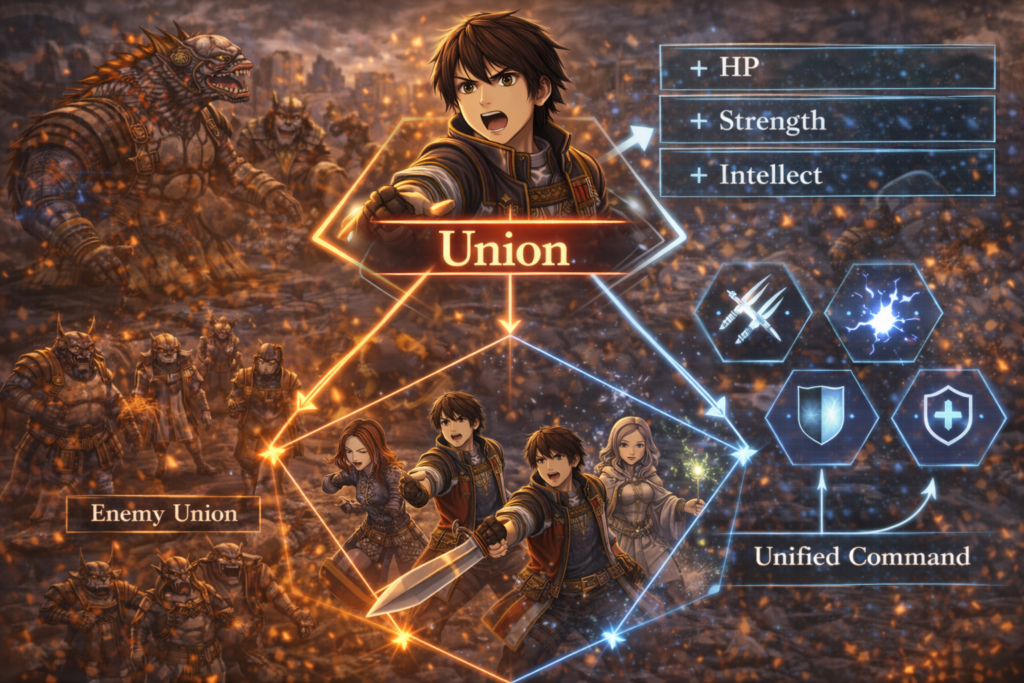Choose the split shield defense hexagon
Viewport: 1024px width, 683px height.
click(x=820, y=416)
